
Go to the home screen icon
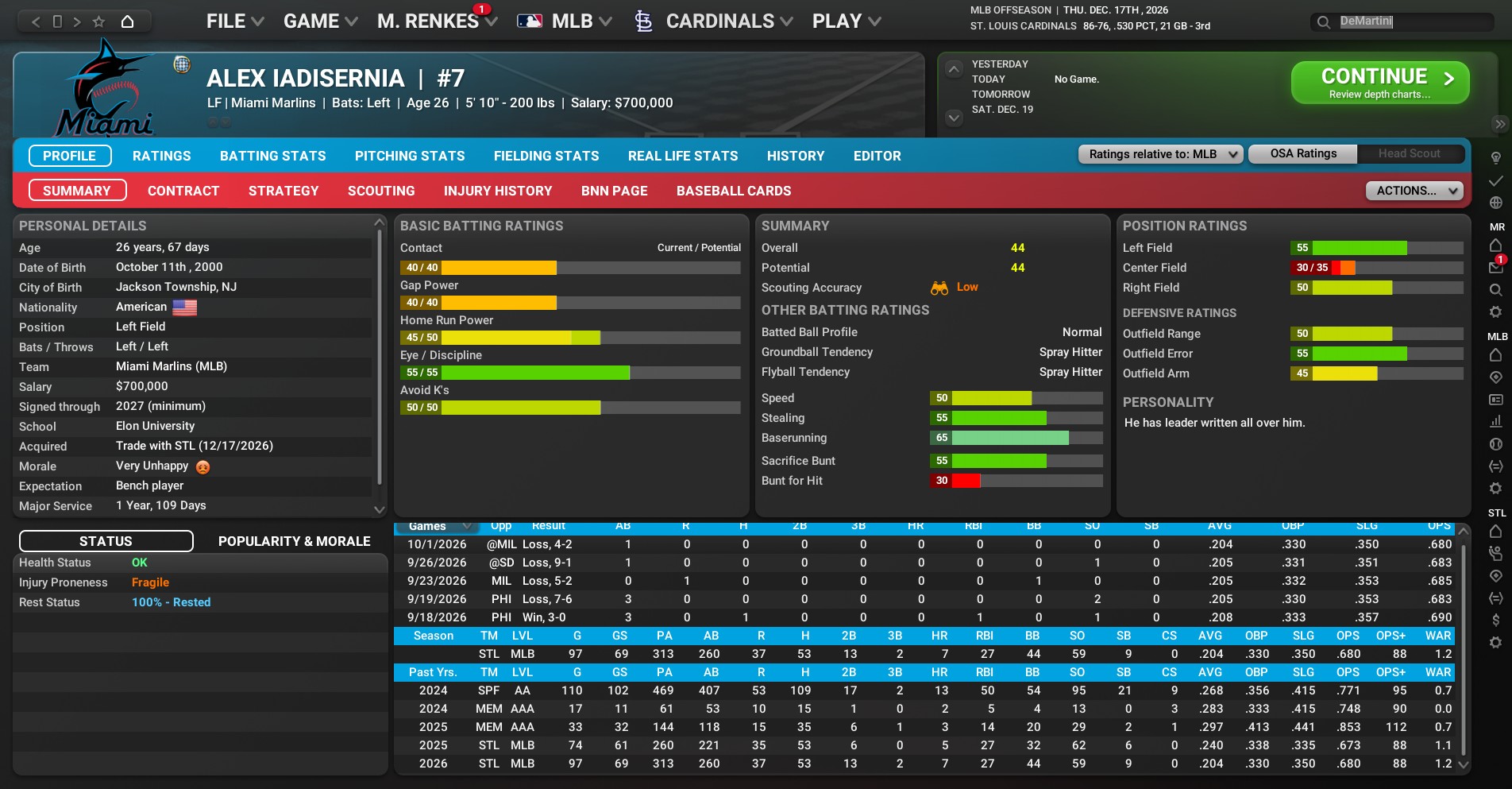pos(127,21)
